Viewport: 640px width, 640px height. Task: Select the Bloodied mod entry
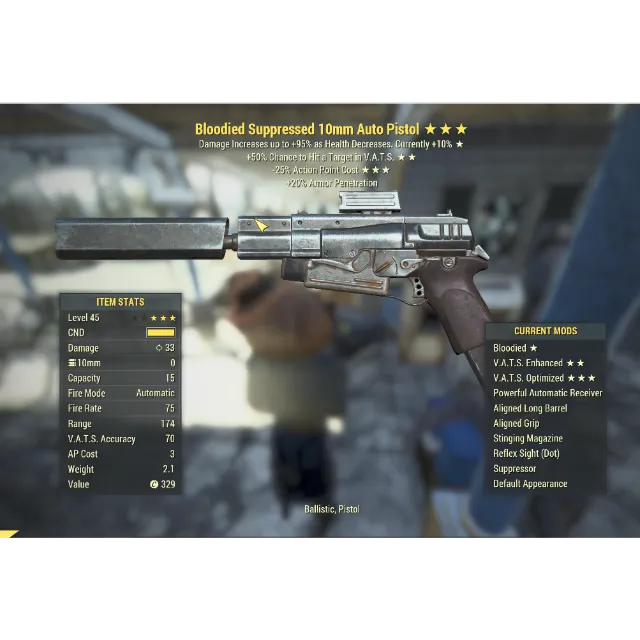[515, 348]
